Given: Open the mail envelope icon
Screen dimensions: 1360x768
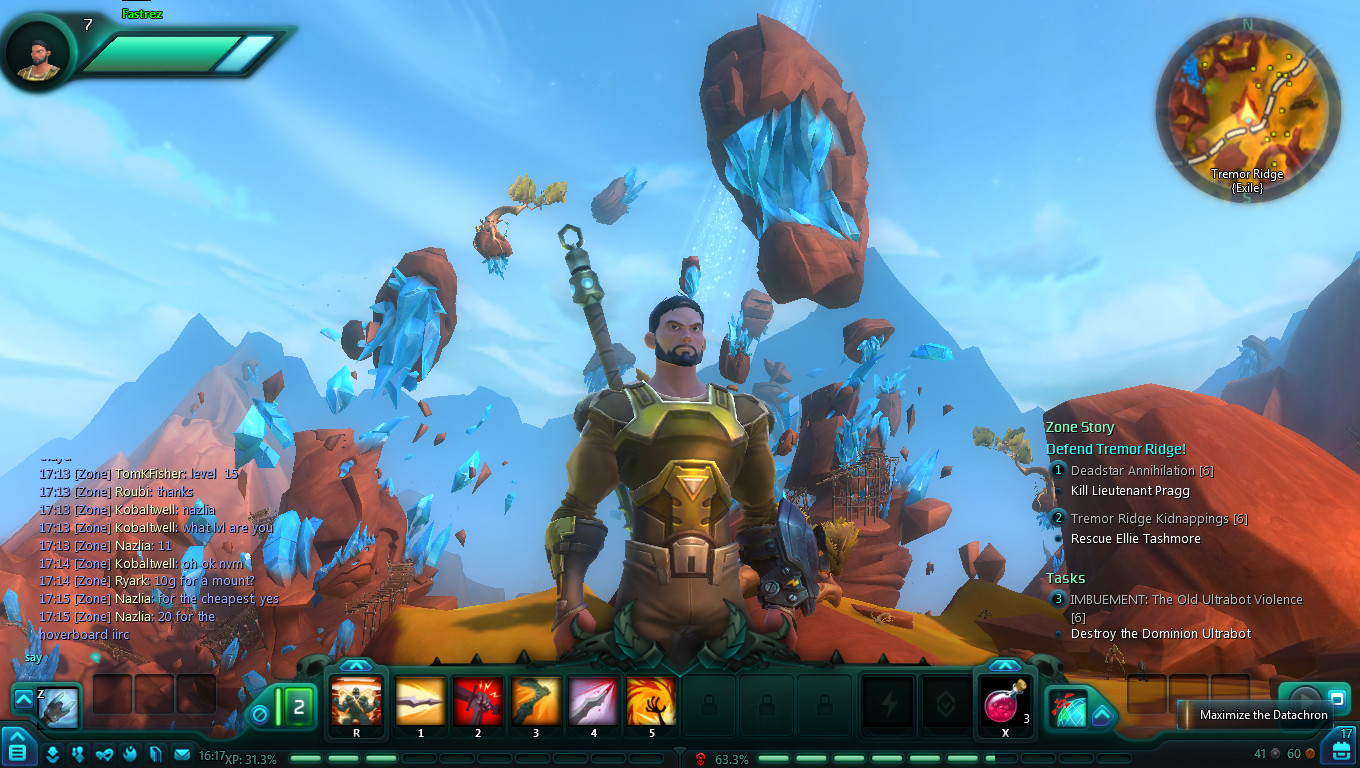Looking at the screenshot, I should 181,753.
